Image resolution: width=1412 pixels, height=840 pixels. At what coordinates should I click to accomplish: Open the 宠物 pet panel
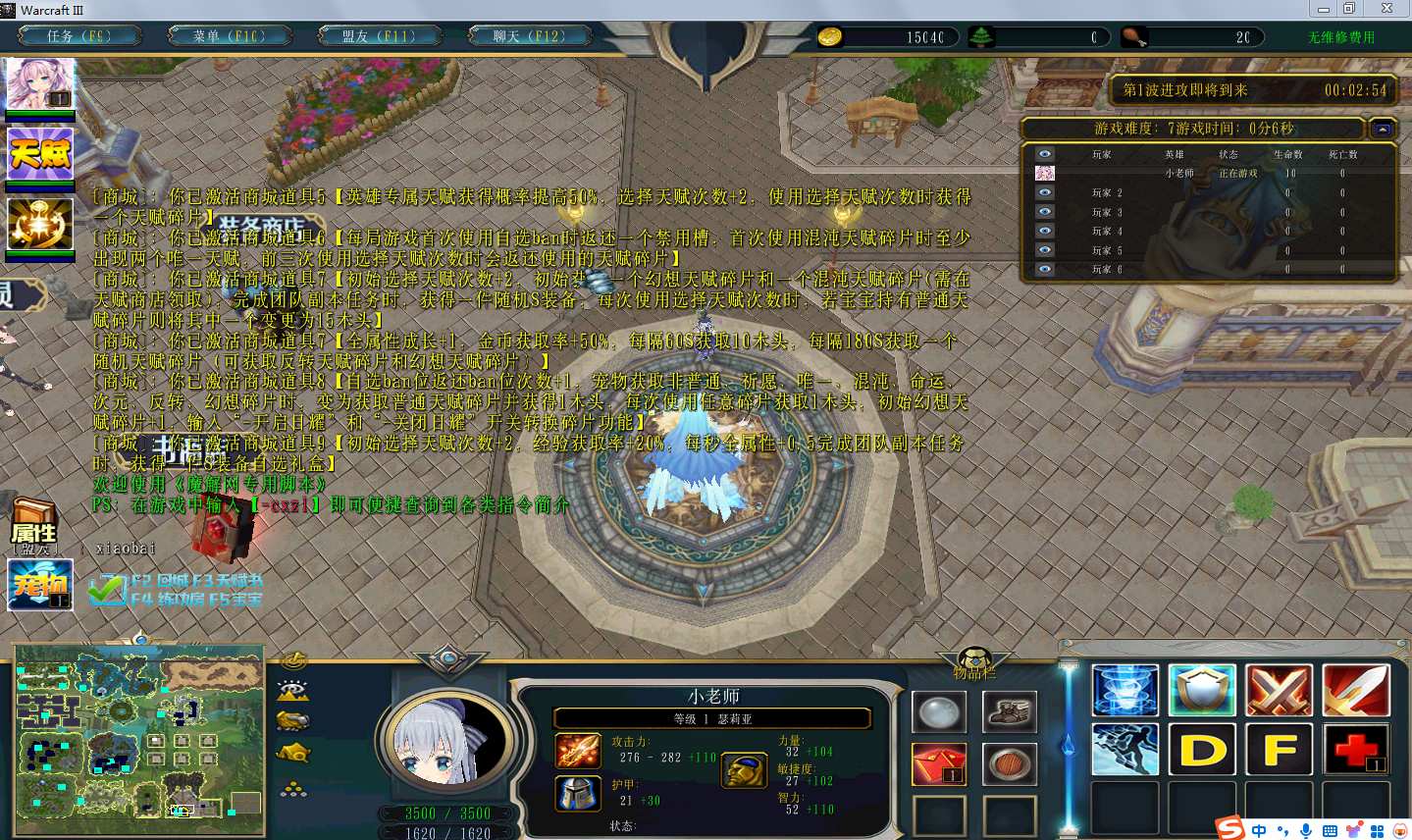(x=40, y=585)
